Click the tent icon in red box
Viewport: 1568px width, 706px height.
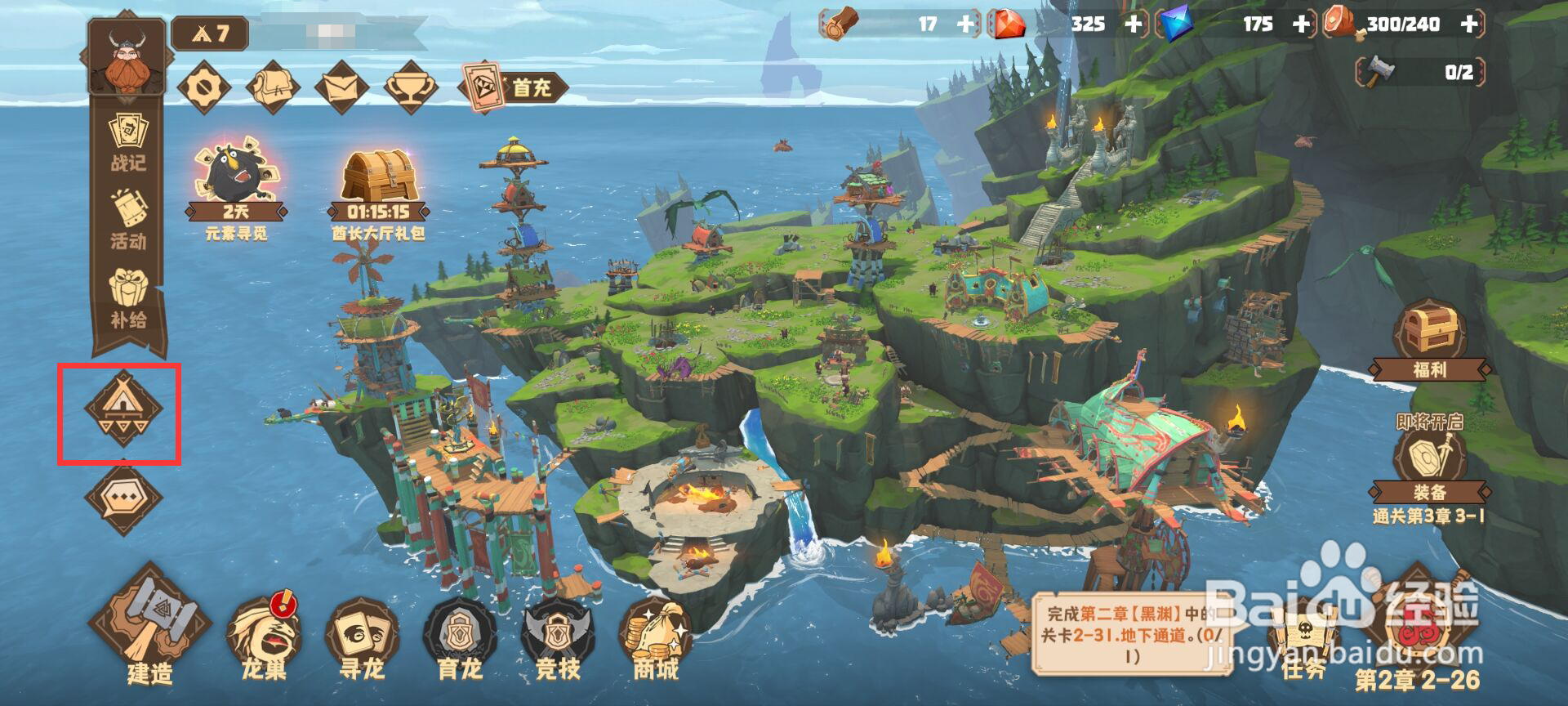(123, 408)
